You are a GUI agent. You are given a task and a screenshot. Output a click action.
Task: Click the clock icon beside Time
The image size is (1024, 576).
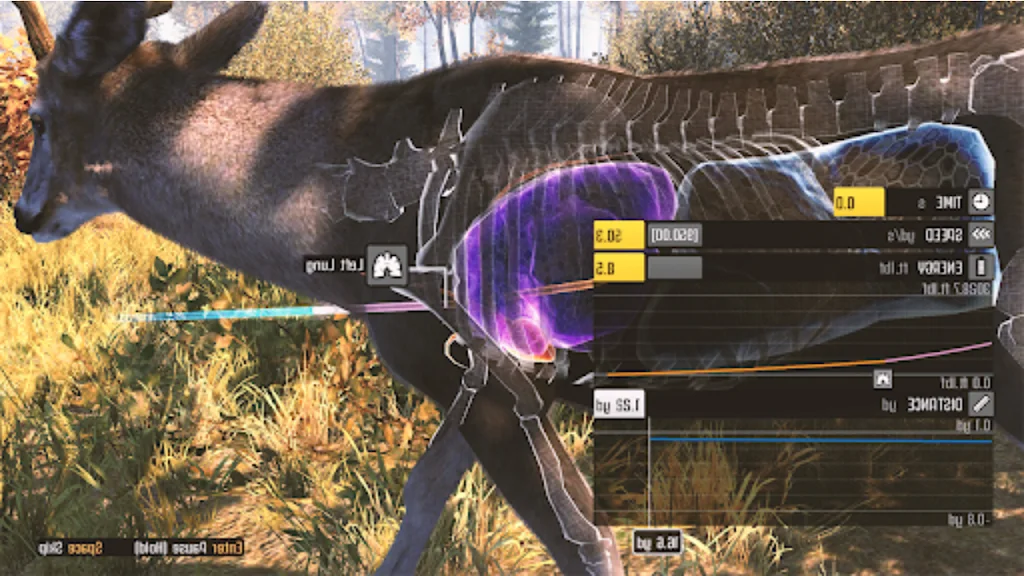pos(981,203)
